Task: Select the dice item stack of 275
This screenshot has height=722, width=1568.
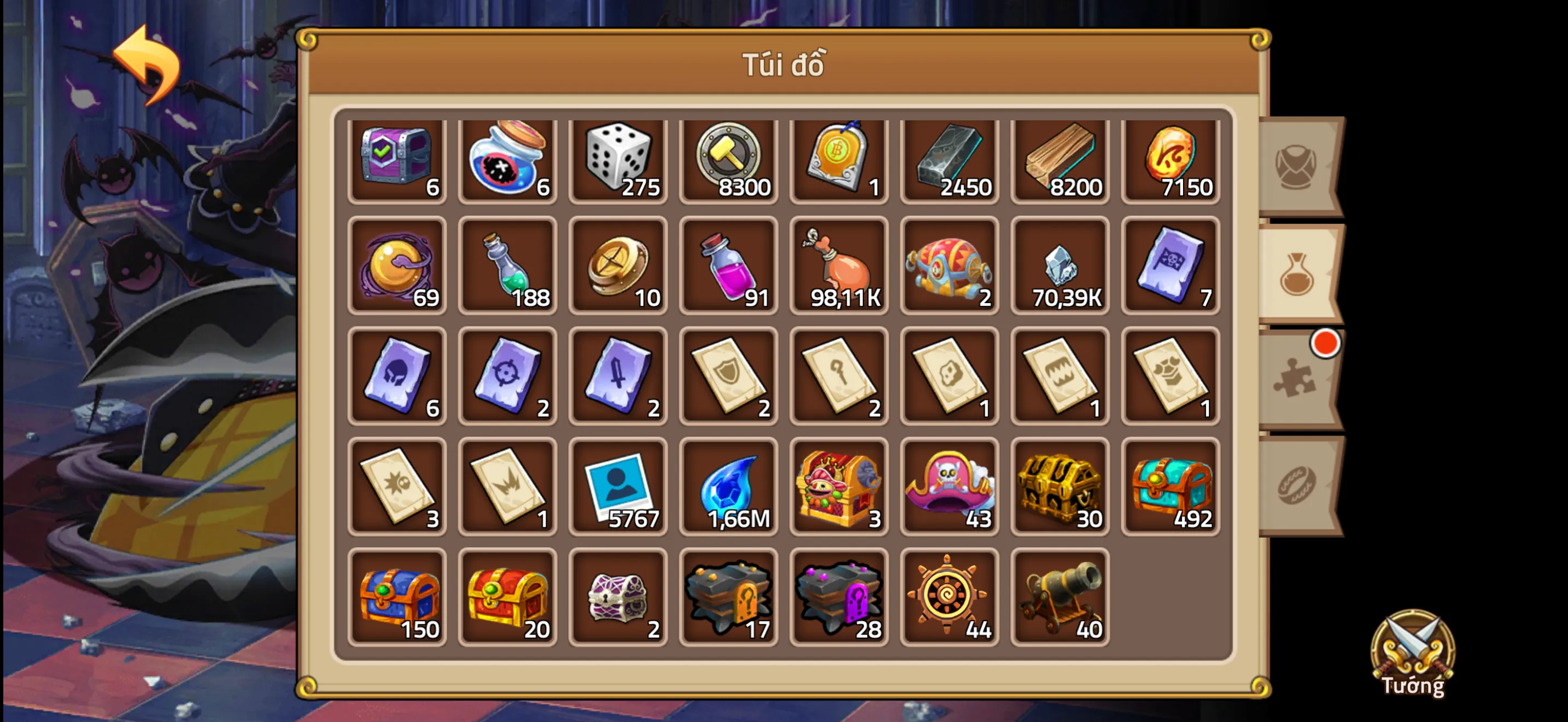Action: (x=618, y=160)
